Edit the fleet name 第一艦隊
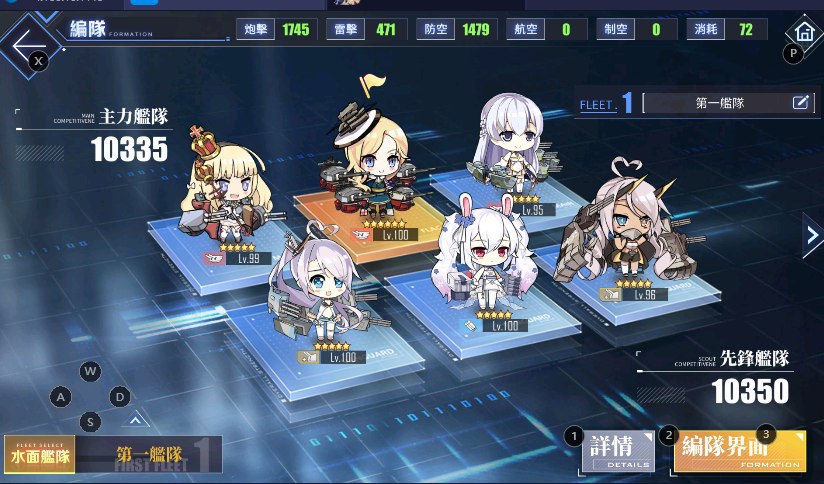This screenshot has width=824, height=484. point(800,102)
